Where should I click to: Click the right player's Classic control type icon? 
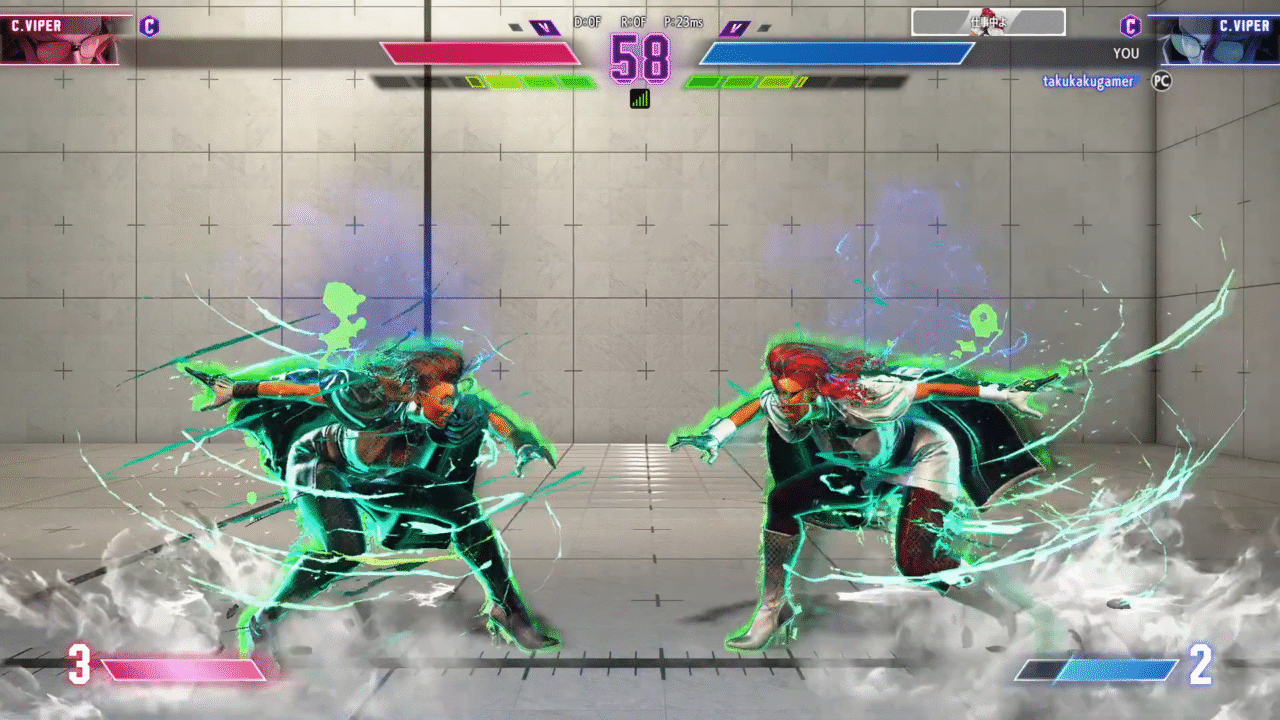[1130, 26]
